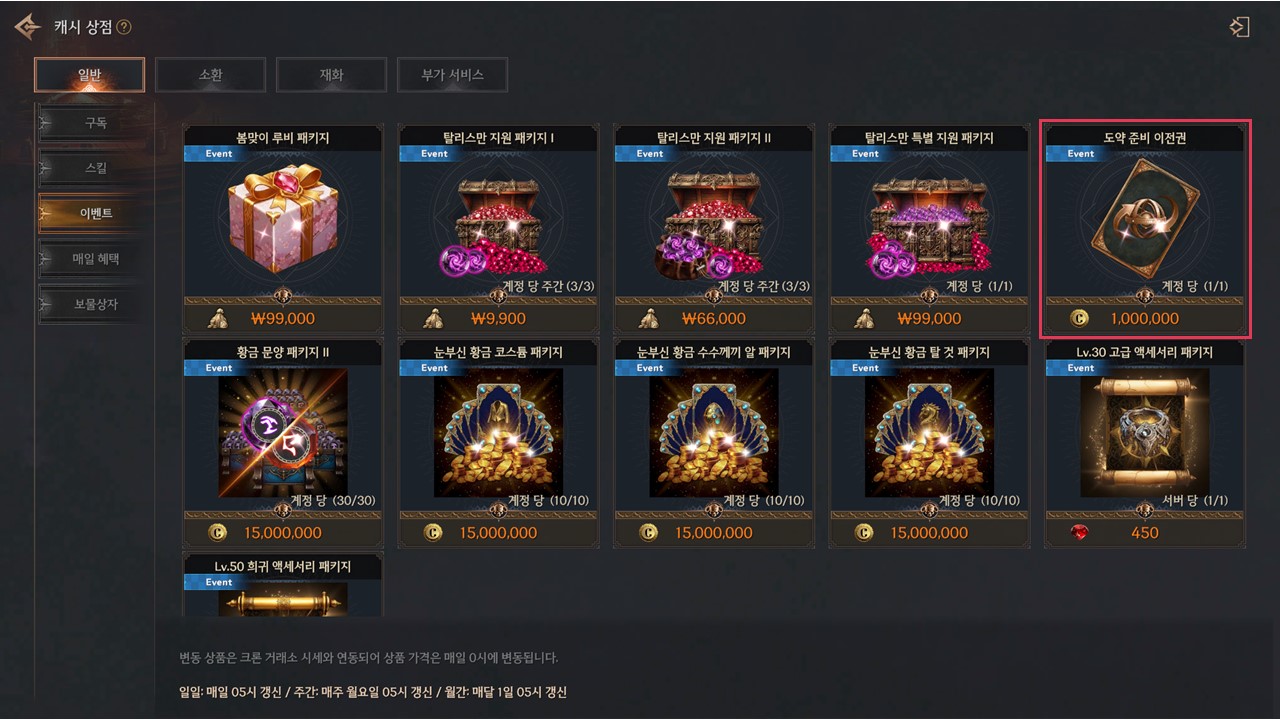
Task: Open the 소환 tab
Action: 210,75
